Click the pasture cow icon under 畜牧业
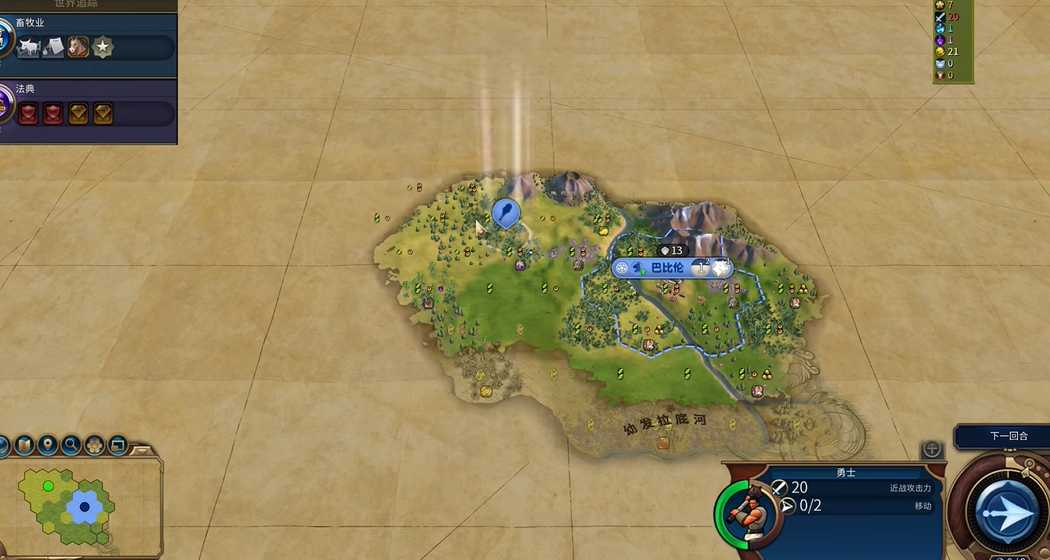Viewport: 1050px width, 560px height. click(x=28, y=47)
